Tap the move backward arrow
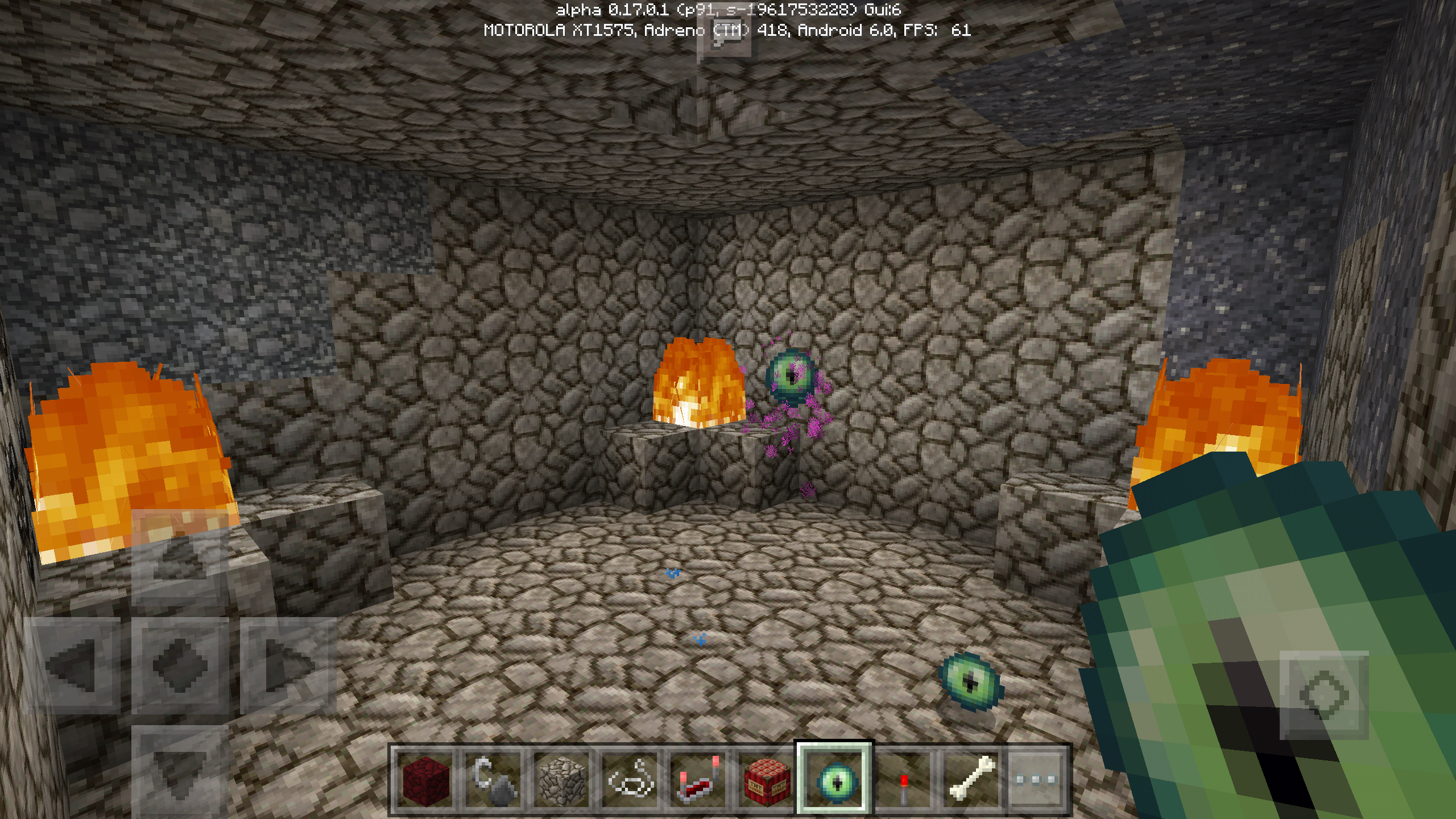 click(x=180, y=771)
